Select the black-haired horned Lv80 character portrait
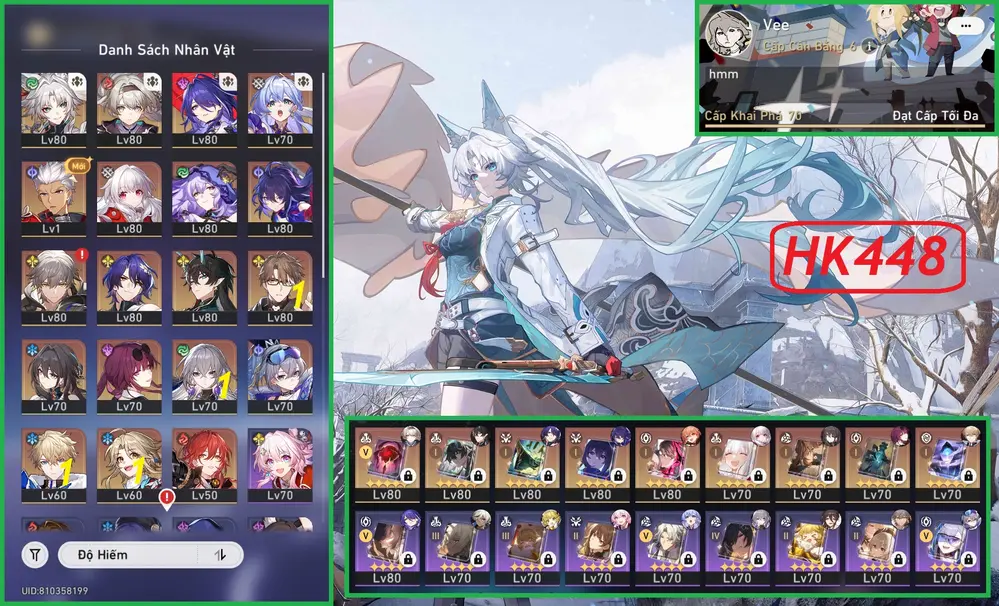 click(205, 283)
